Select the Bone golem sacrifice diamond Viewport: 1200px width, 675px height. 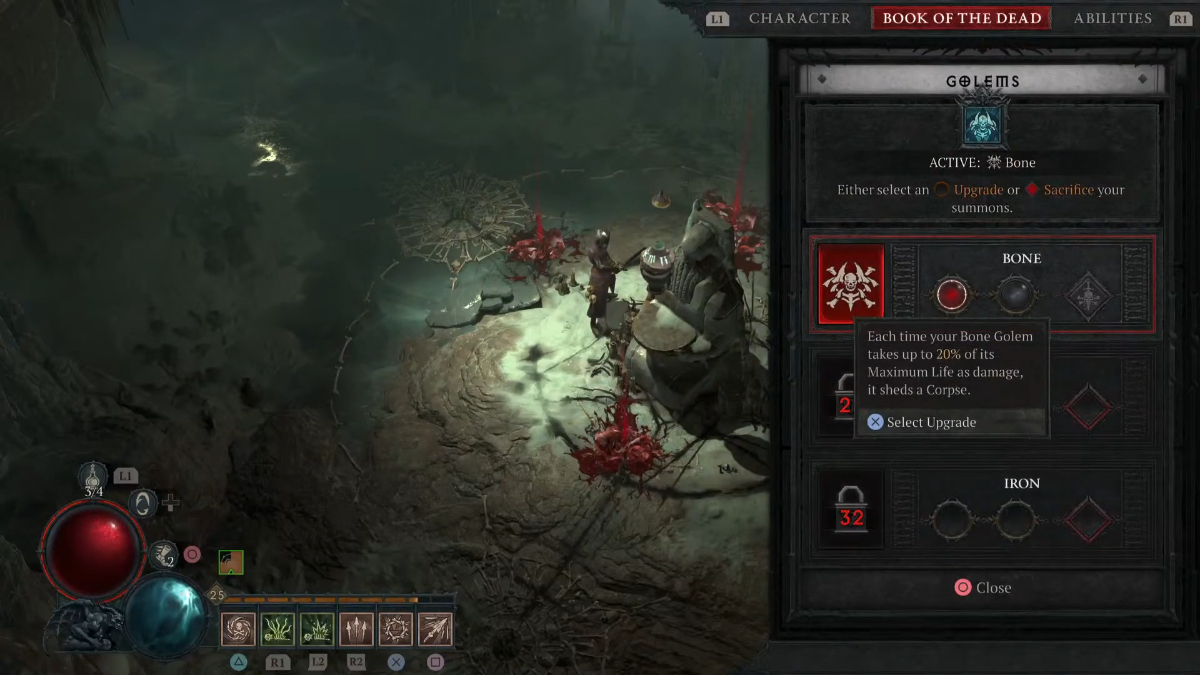coord(1088,295)
